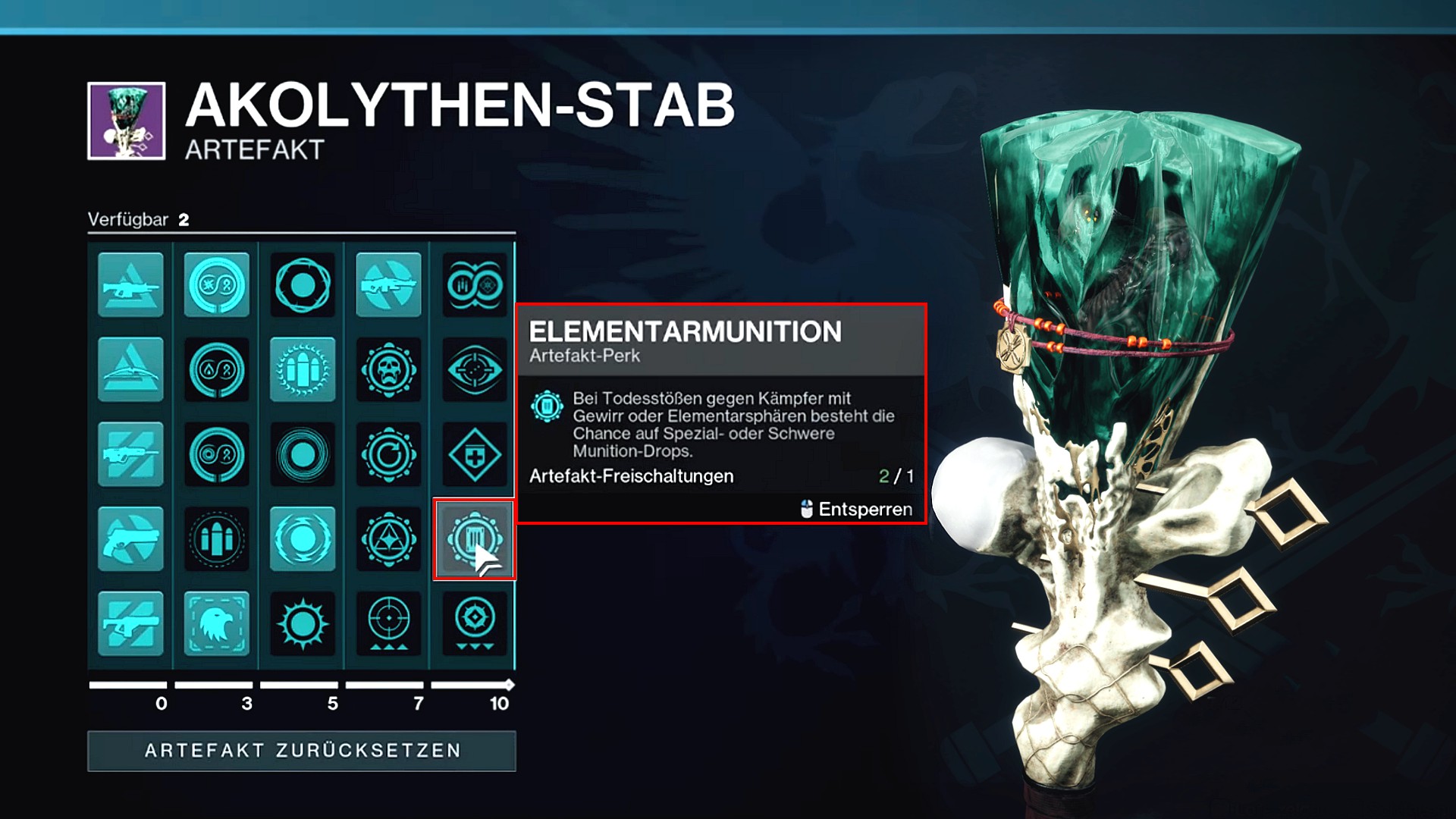Pick the interlocked double-circle perk
This screenshot has width=1456, height=819.
[474, 285]
